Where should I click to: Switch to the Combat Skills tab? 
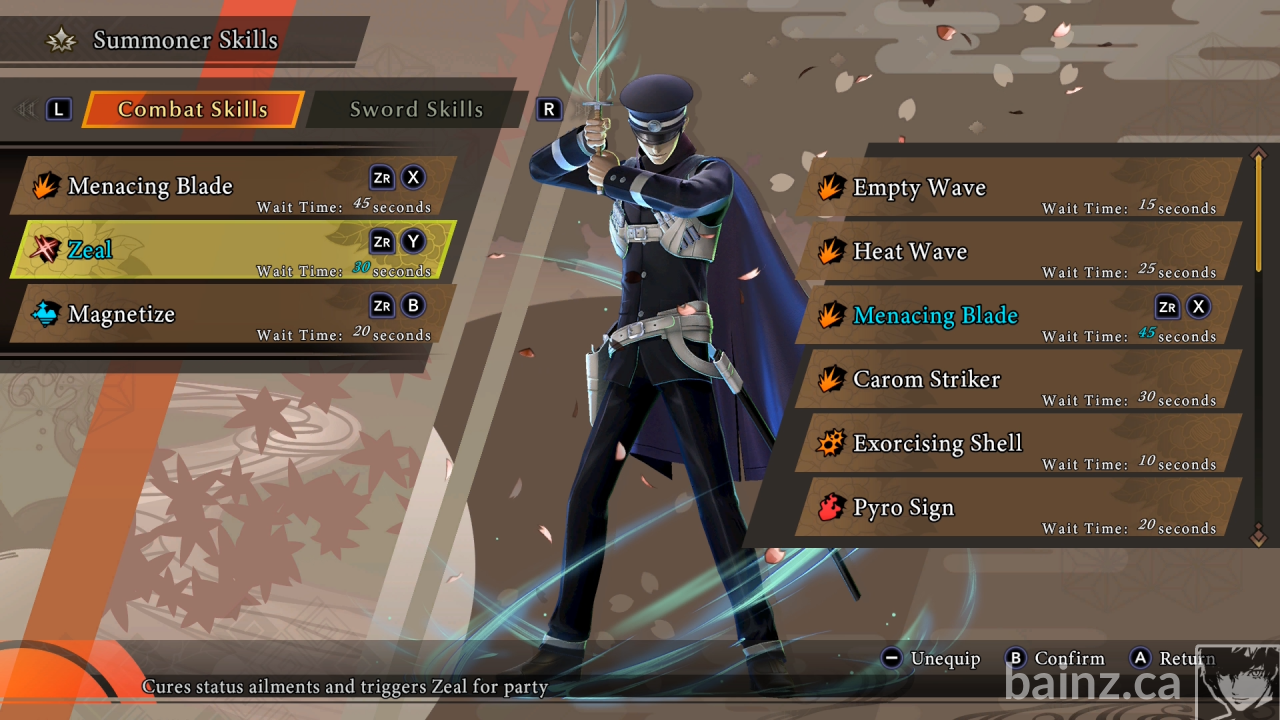[192, 110]
